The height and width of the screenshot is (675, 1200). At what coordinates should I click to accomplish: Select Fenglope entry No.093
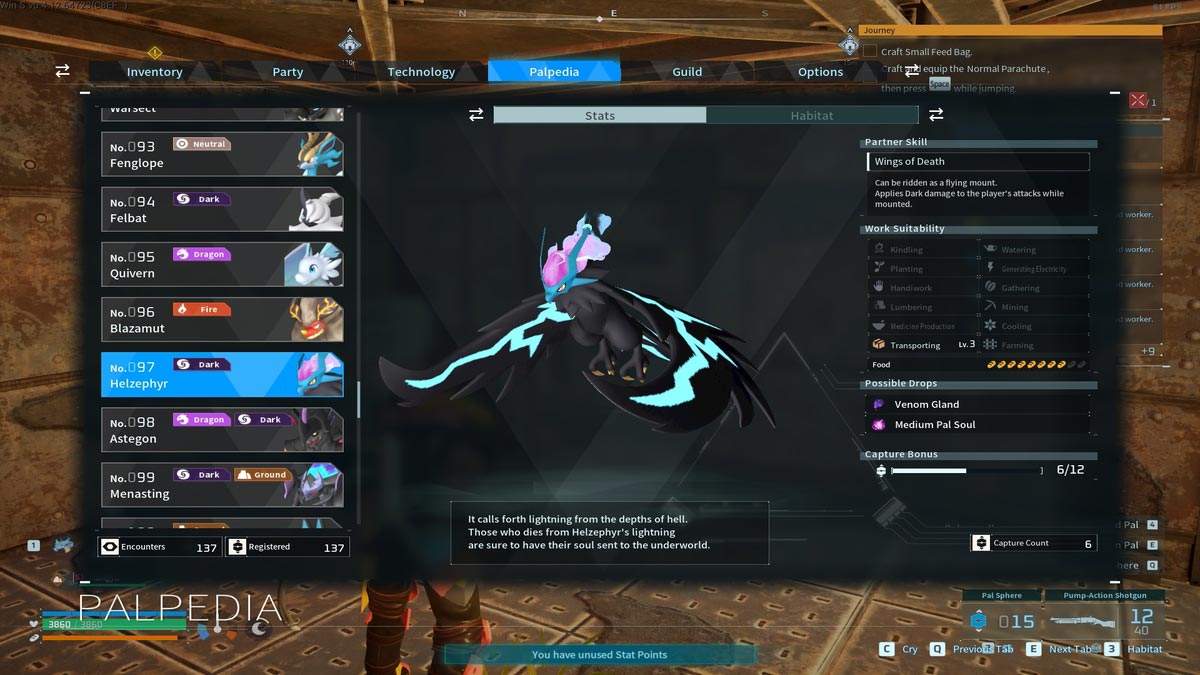pos(222,154)
